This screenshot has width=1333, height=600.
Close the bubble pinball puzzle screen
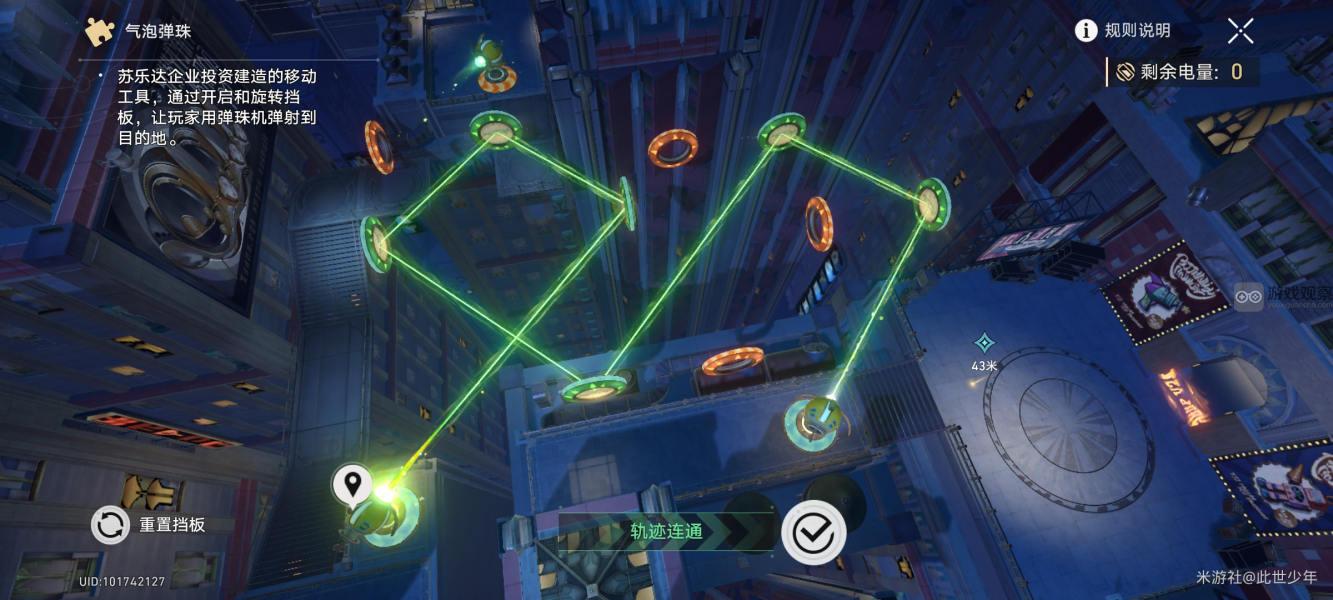(1240, 31)
